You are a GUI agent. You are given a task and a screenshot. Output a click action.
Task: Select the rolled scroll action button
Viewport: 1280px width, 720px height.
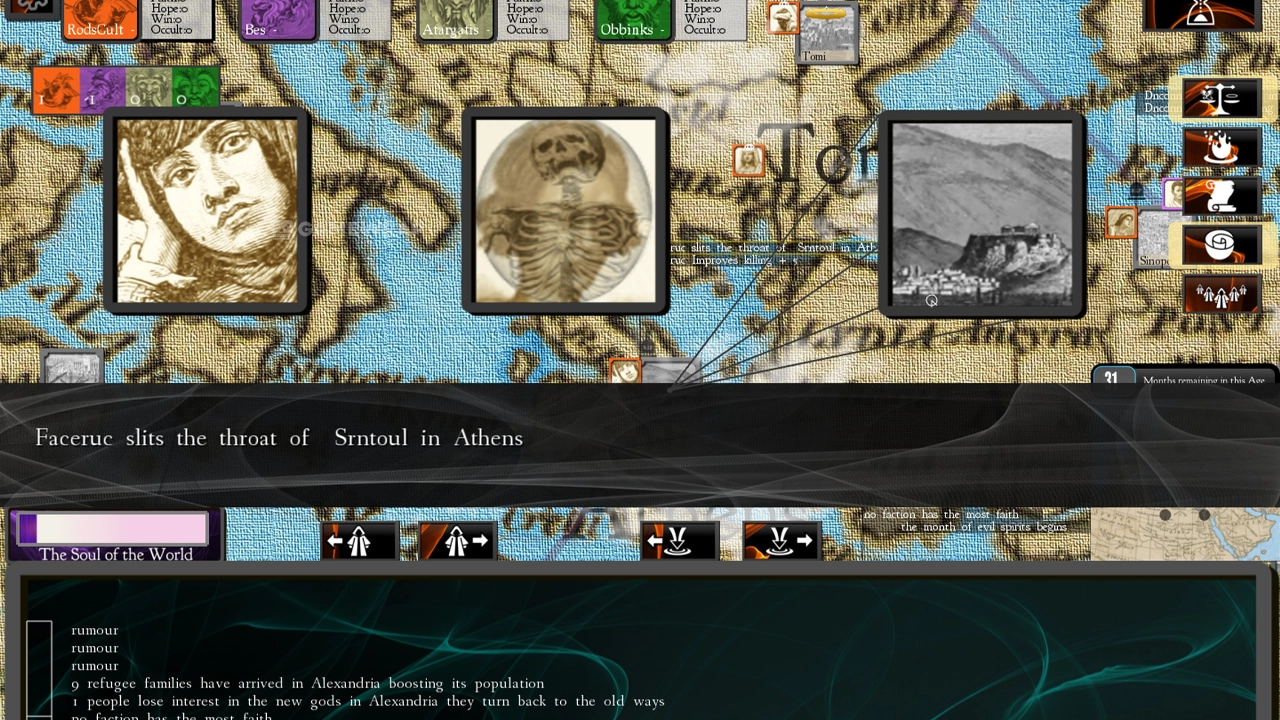click(1221, 245)
